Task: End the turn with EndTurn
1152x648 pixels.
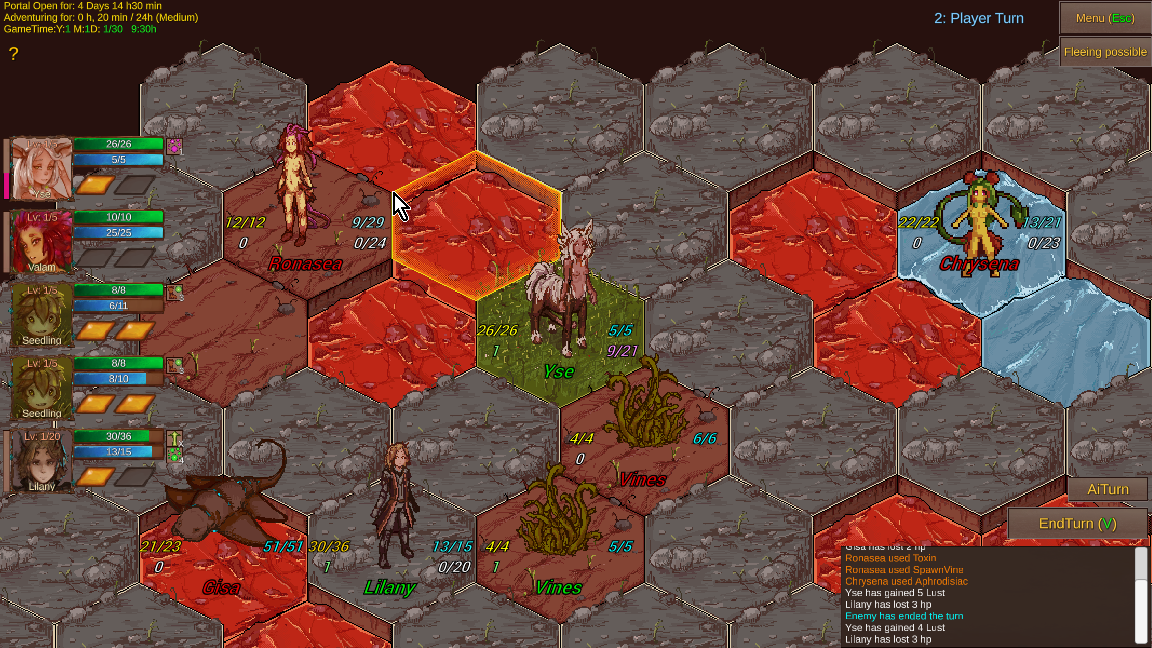Action: 1076,523
